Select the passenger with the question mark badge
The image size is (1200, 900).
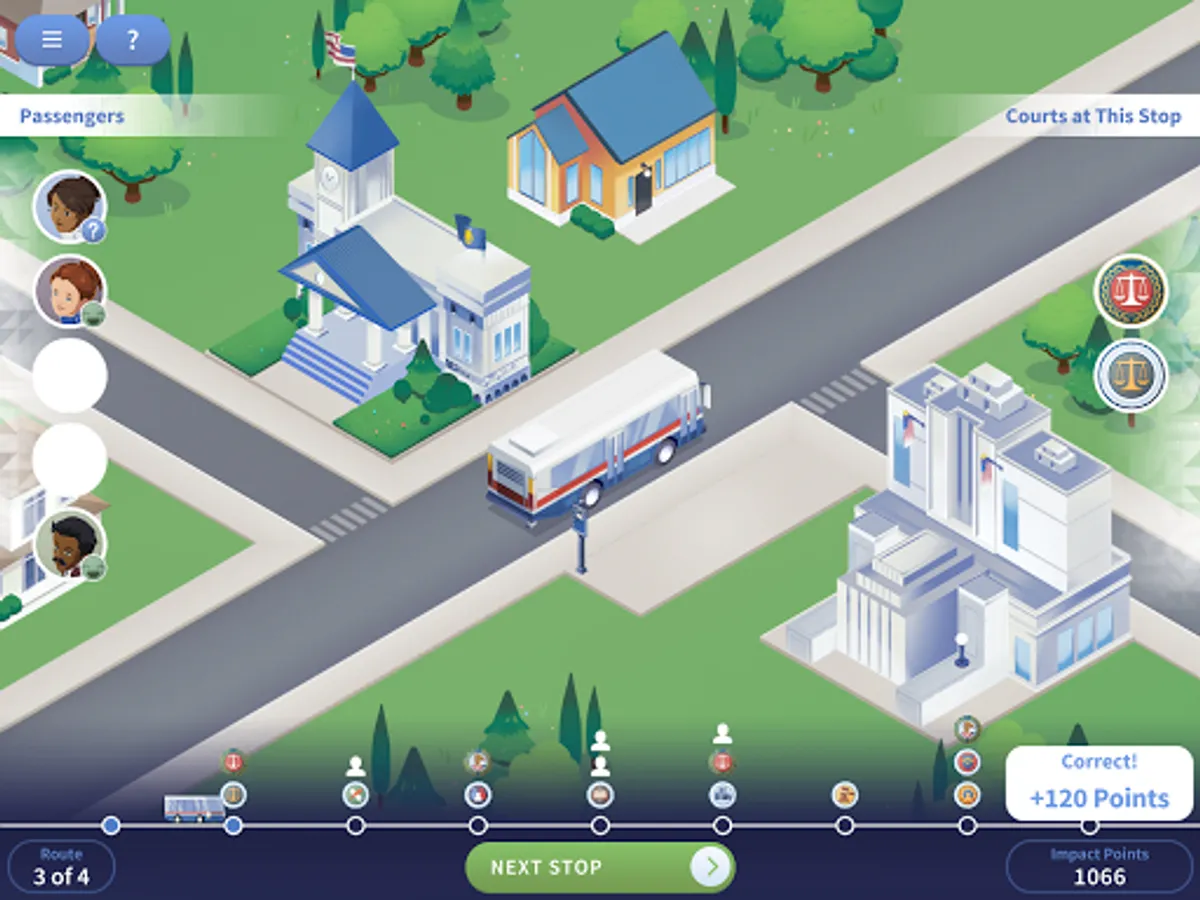pos(70,207)
